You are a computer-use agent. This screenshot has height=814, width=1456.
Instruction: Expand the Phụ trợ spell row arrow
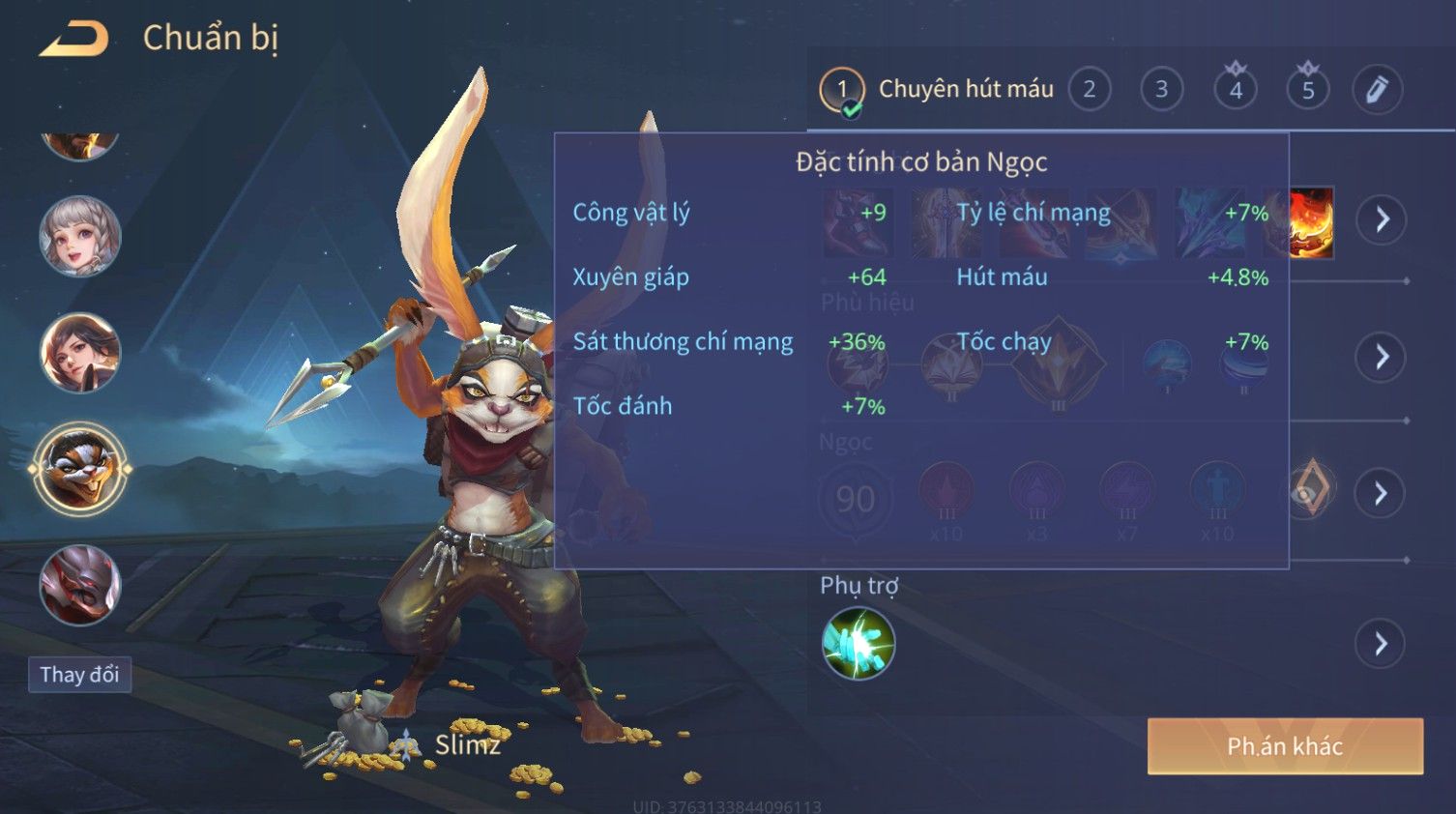pyautogui.click(x=1381, y=643)
